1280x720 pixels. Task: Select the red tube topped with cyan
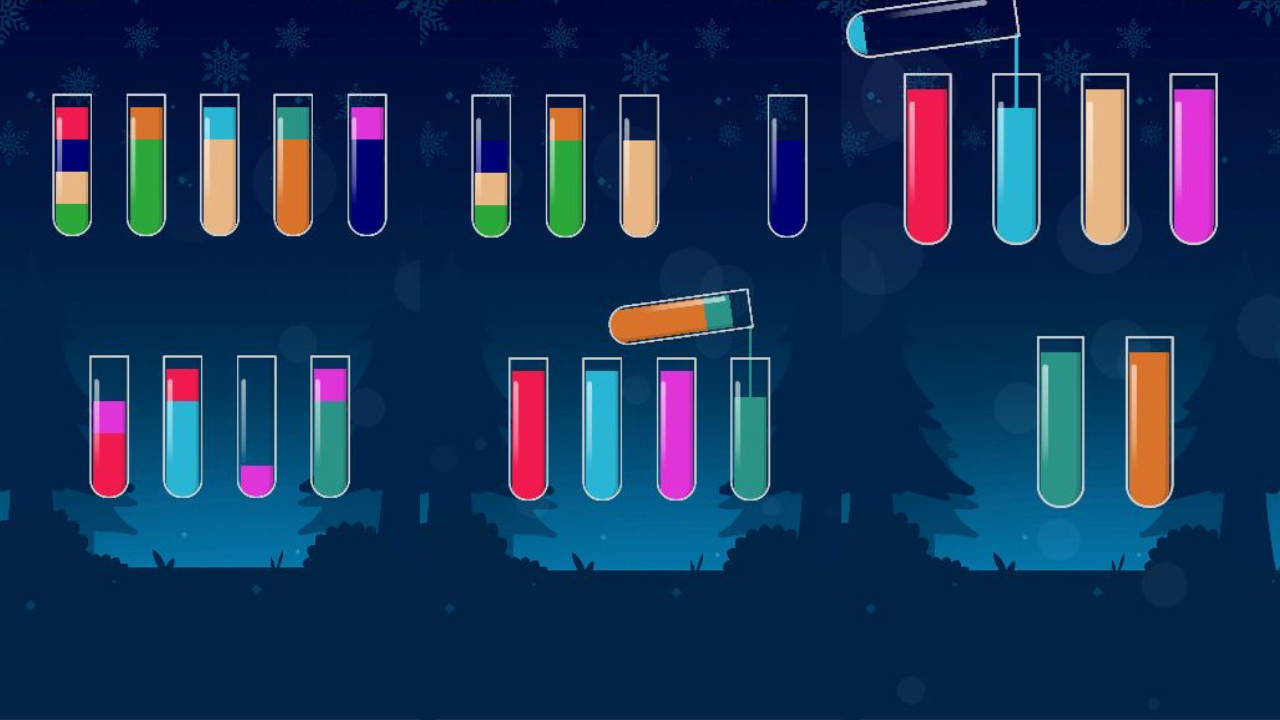point(181,430)
